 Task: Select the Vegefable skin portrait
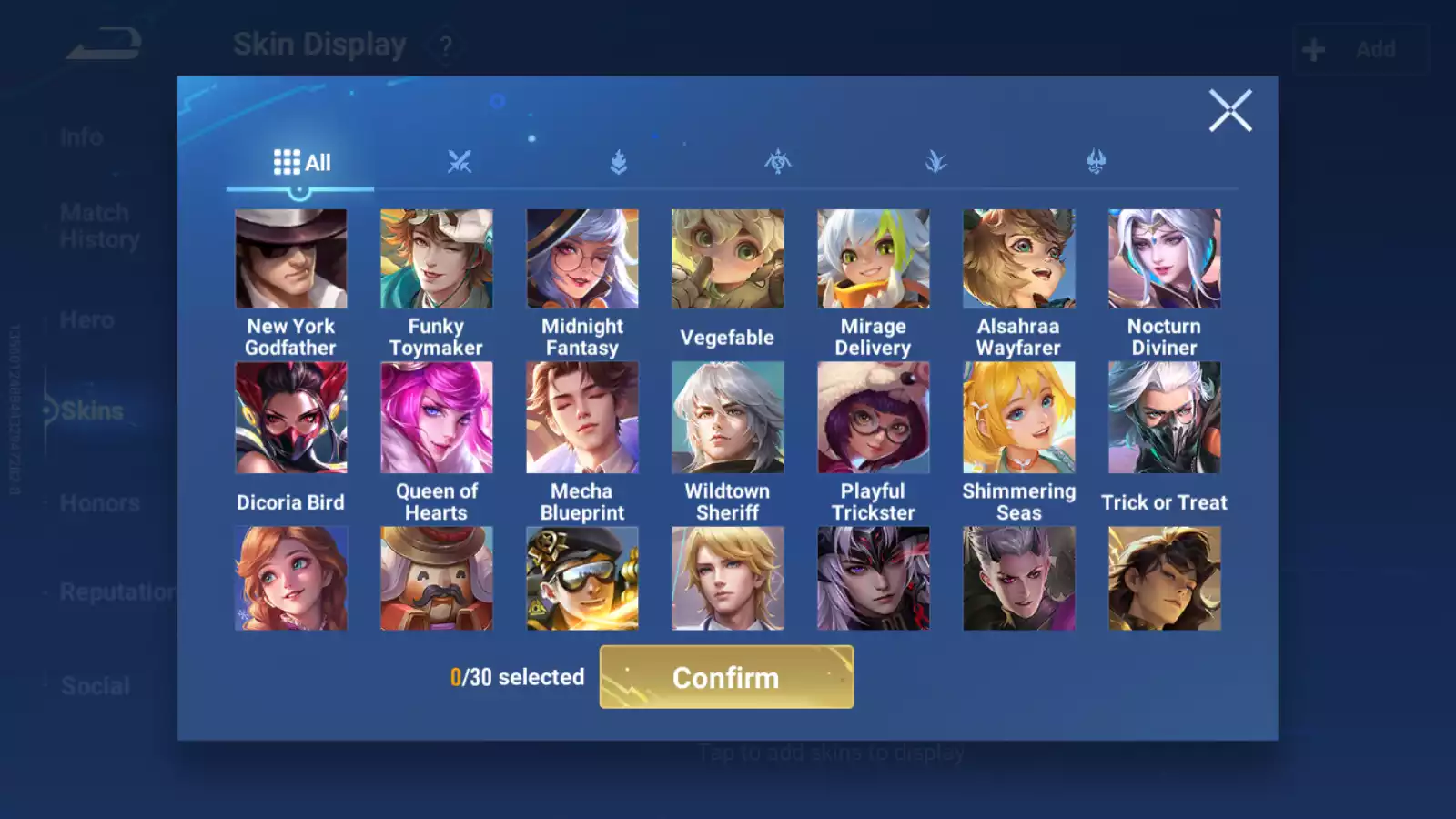coord(728,259)
